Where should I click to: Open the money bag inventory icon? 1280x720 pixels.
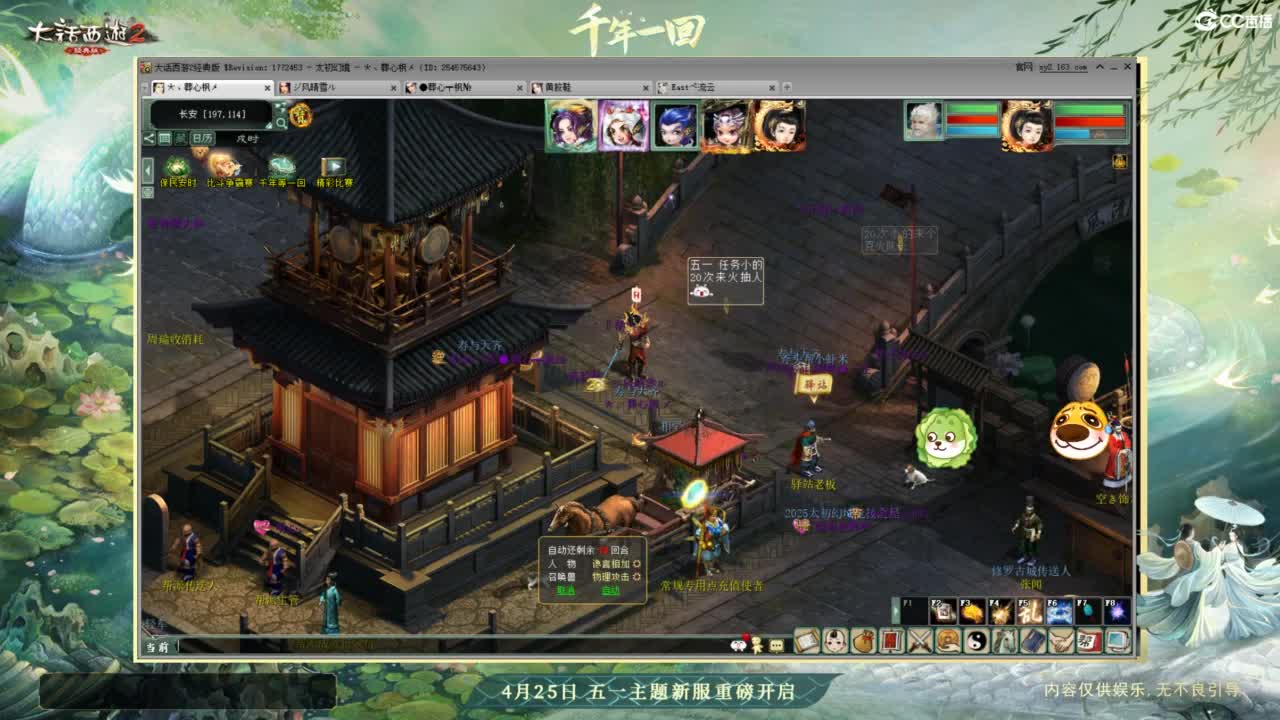click(x=862, y=641)
